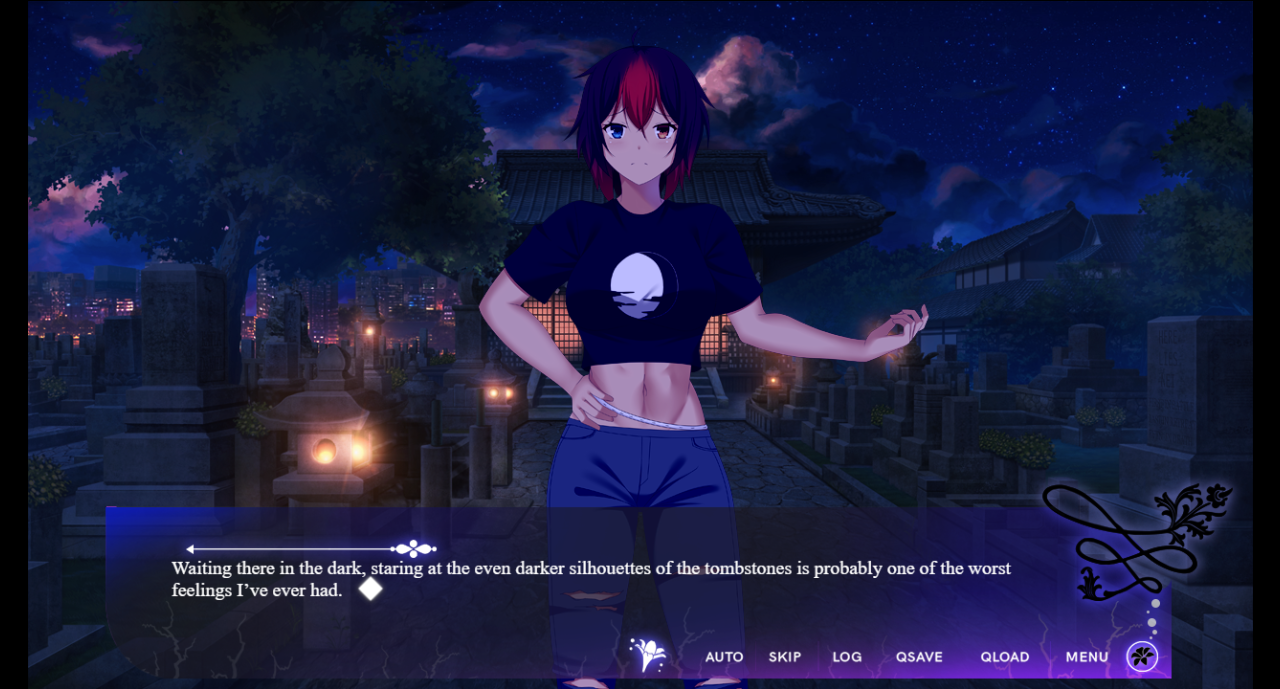The width and height of the screenshot is (1280, 689).
Task: Click the glowing white lily icon
Action: point(649,655)
